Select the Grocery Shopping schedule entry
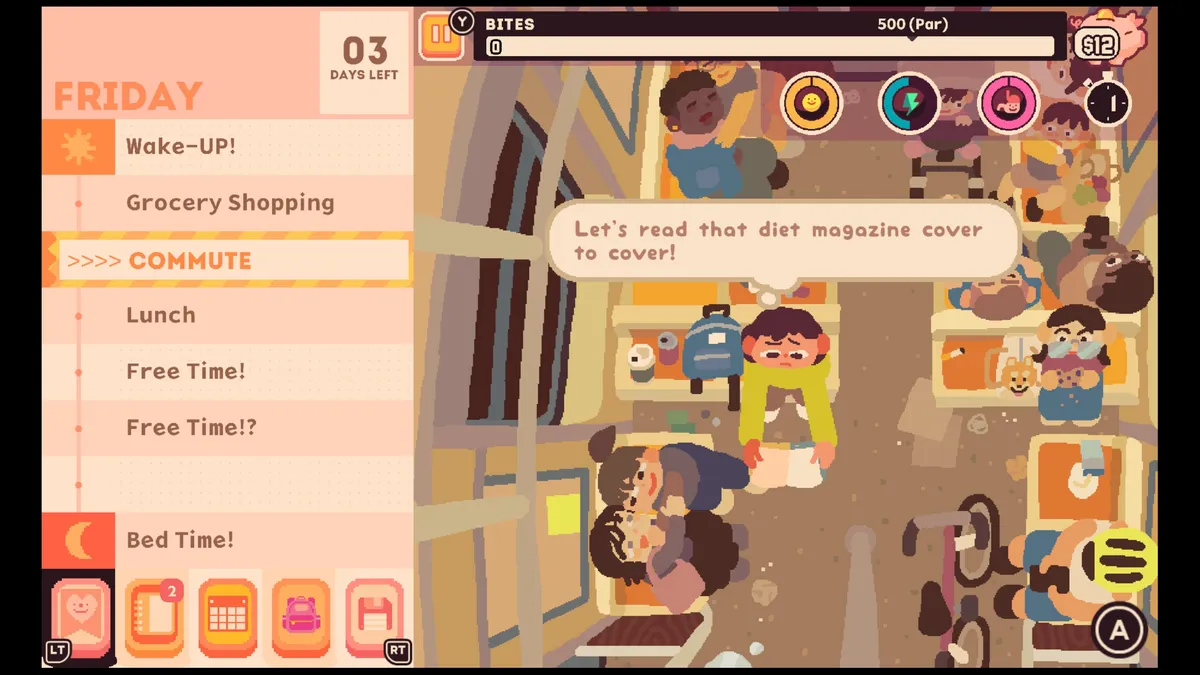The width and height of the screenshot is (1200, 675). point(230,203)
